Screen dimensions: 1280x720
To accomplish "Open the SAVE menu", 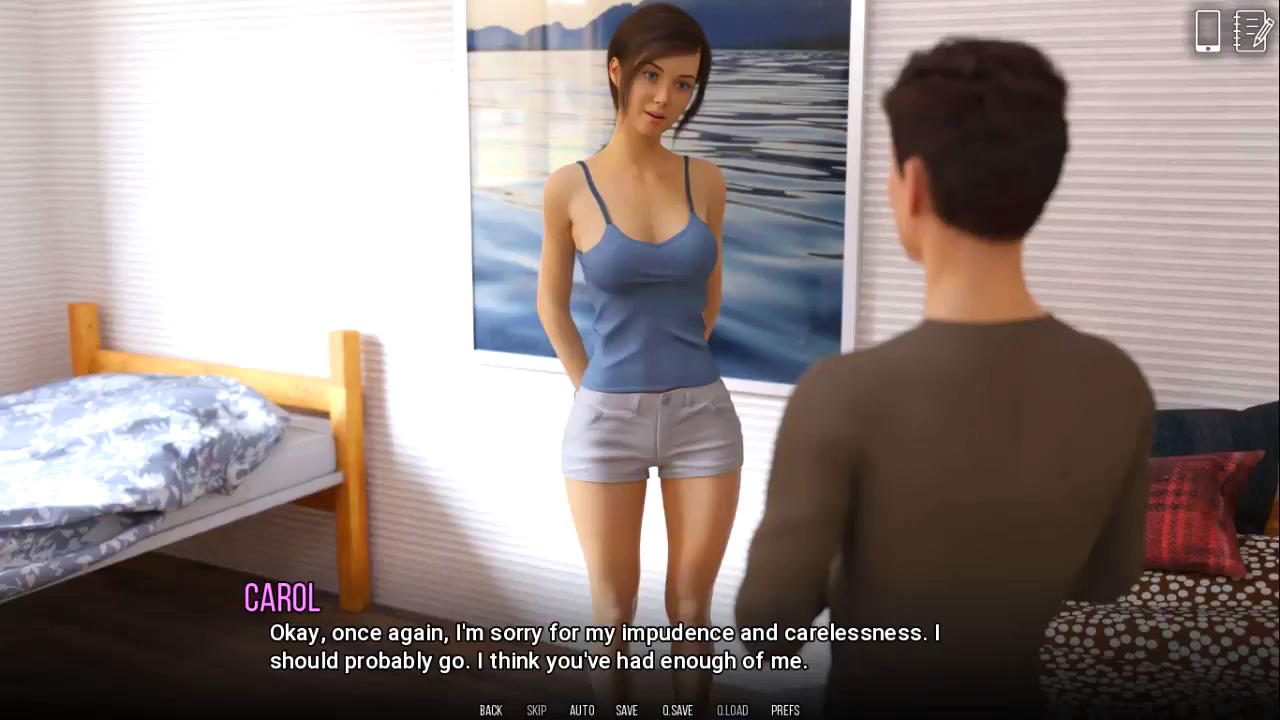I will pyautogui.click(x=627, y=710).
